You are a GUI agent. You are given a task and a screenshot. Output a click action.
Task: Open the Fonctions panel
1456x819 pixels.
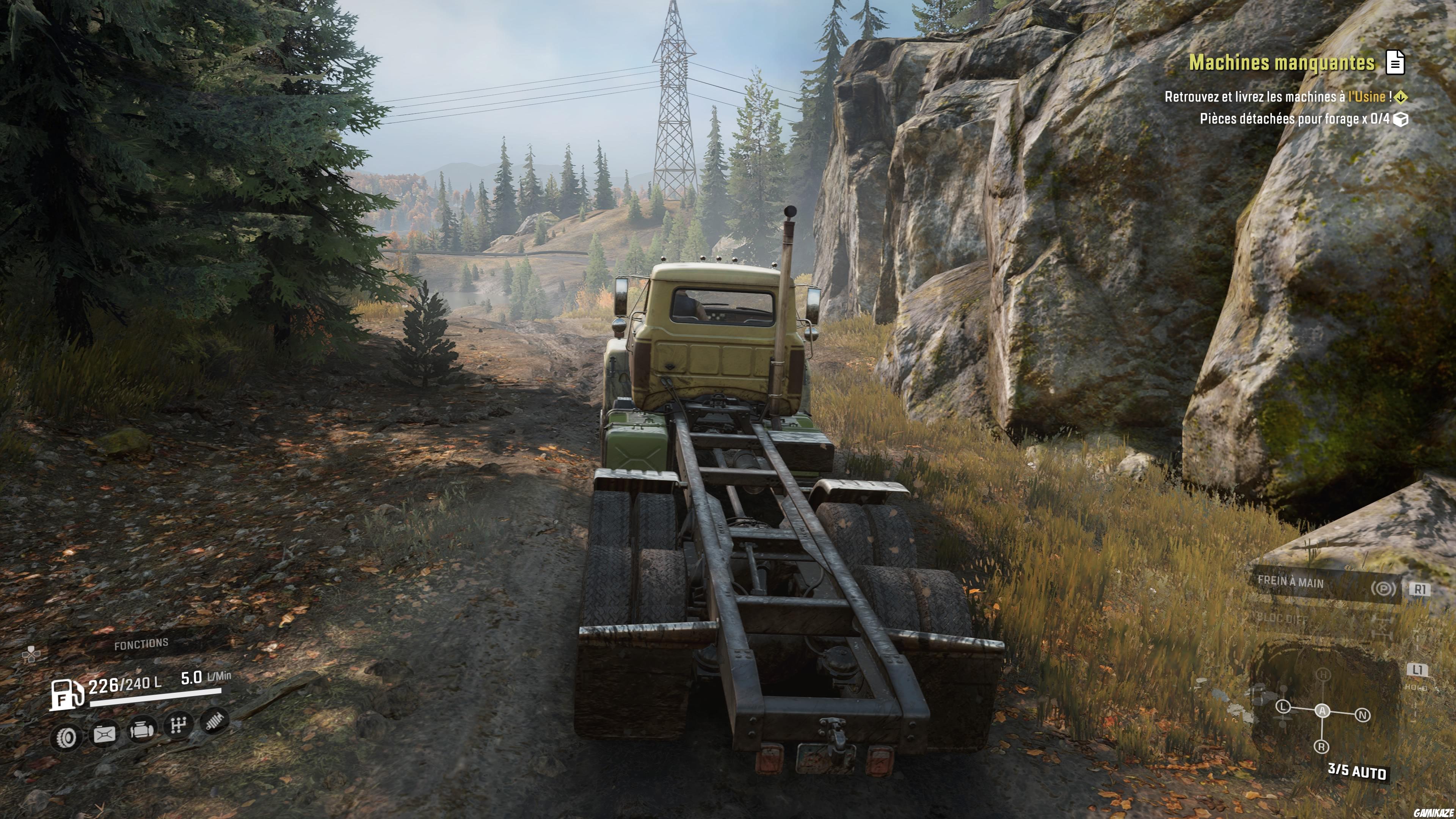pos(141,644)
